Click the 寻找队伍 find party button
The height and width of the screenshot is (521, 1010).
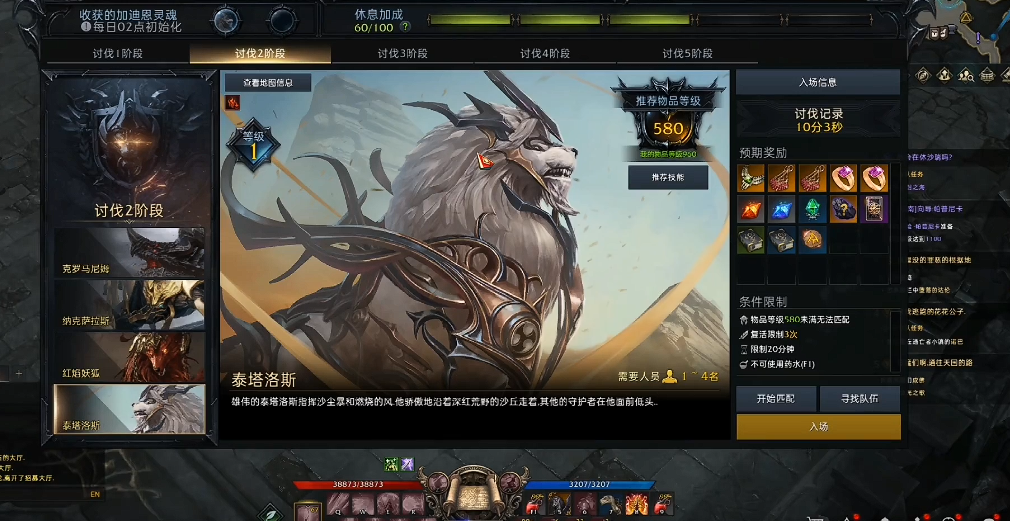click(x=860, y=398)
